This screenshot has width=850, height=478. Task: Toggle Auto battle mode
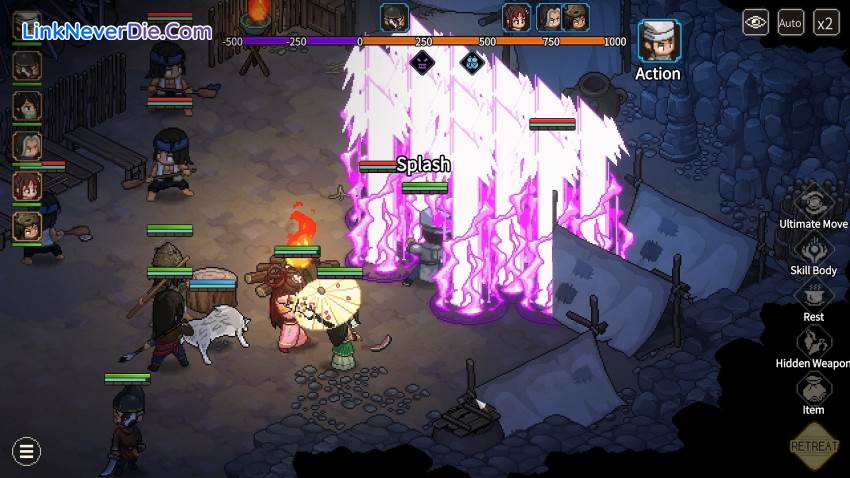click(790, 22)
